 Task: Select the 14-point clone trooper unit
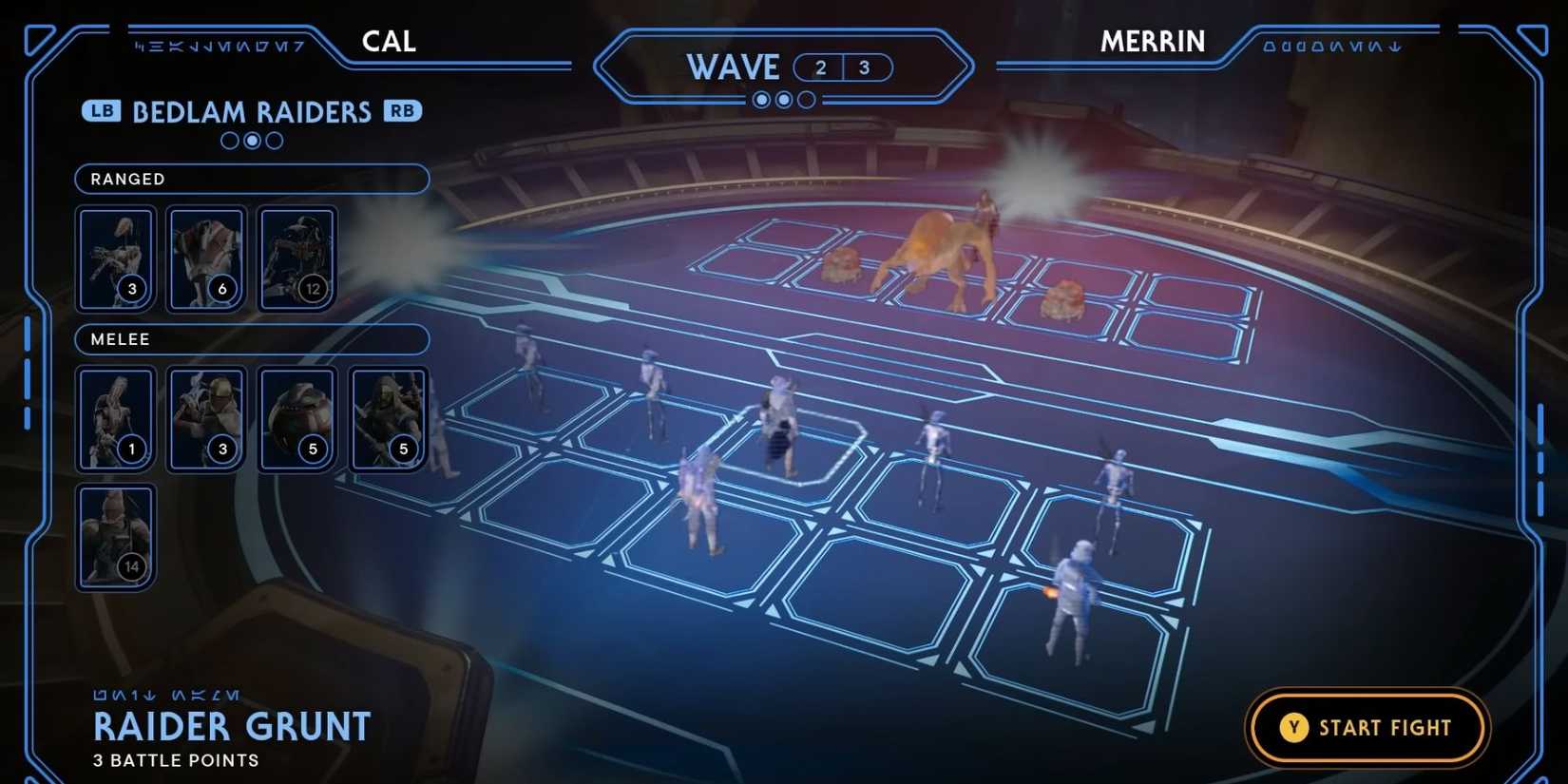[x=114, y=535]
